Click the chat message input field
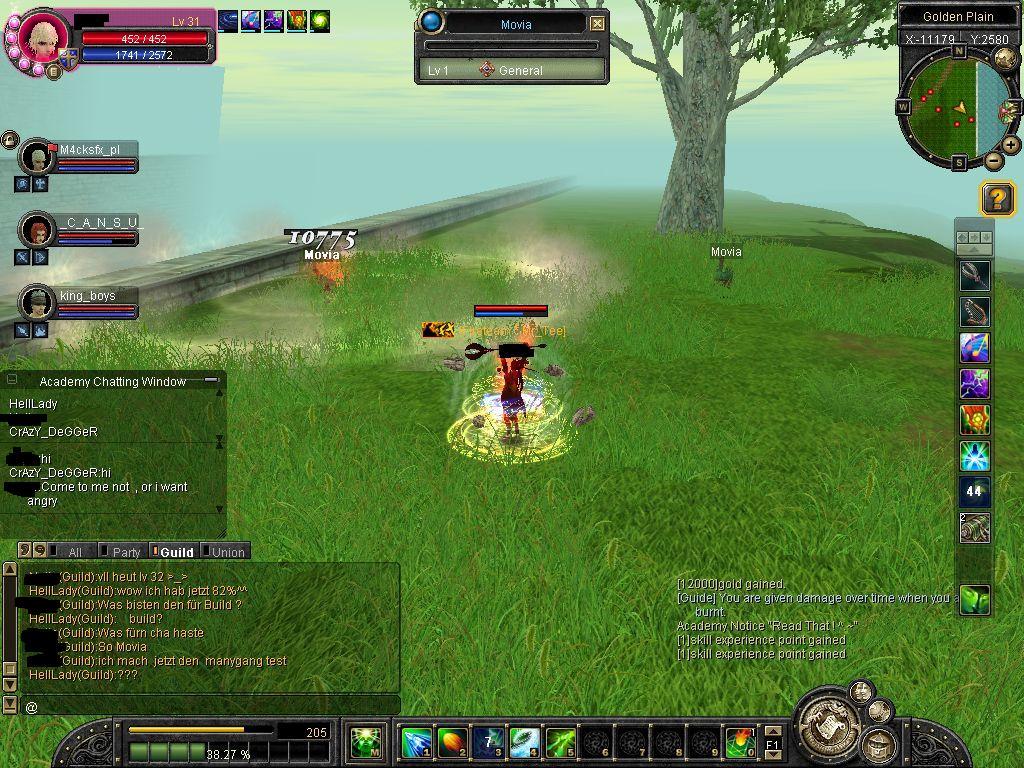 [210, 706]
